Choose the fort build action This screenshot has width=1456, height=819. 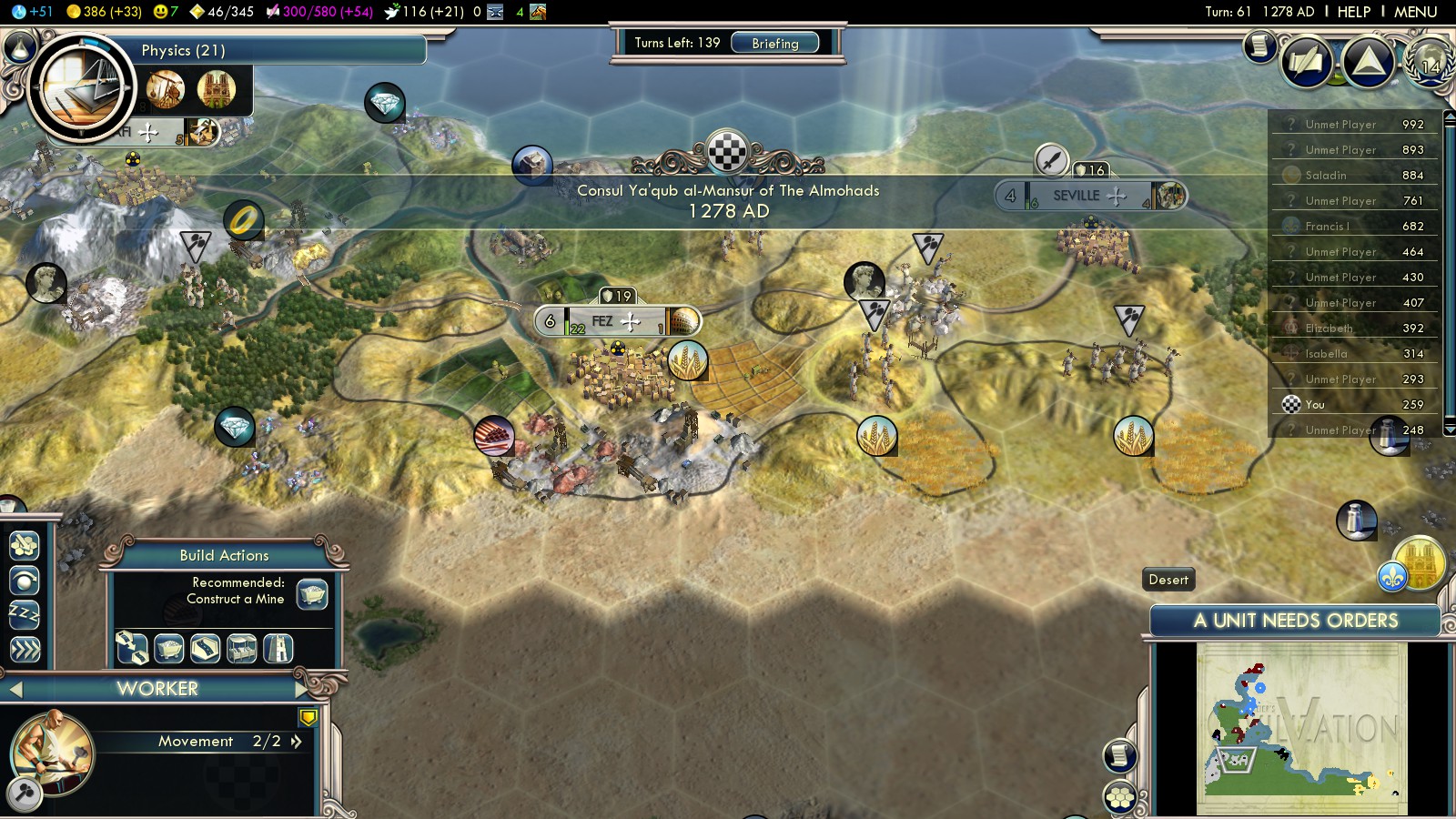pos(278,648)
